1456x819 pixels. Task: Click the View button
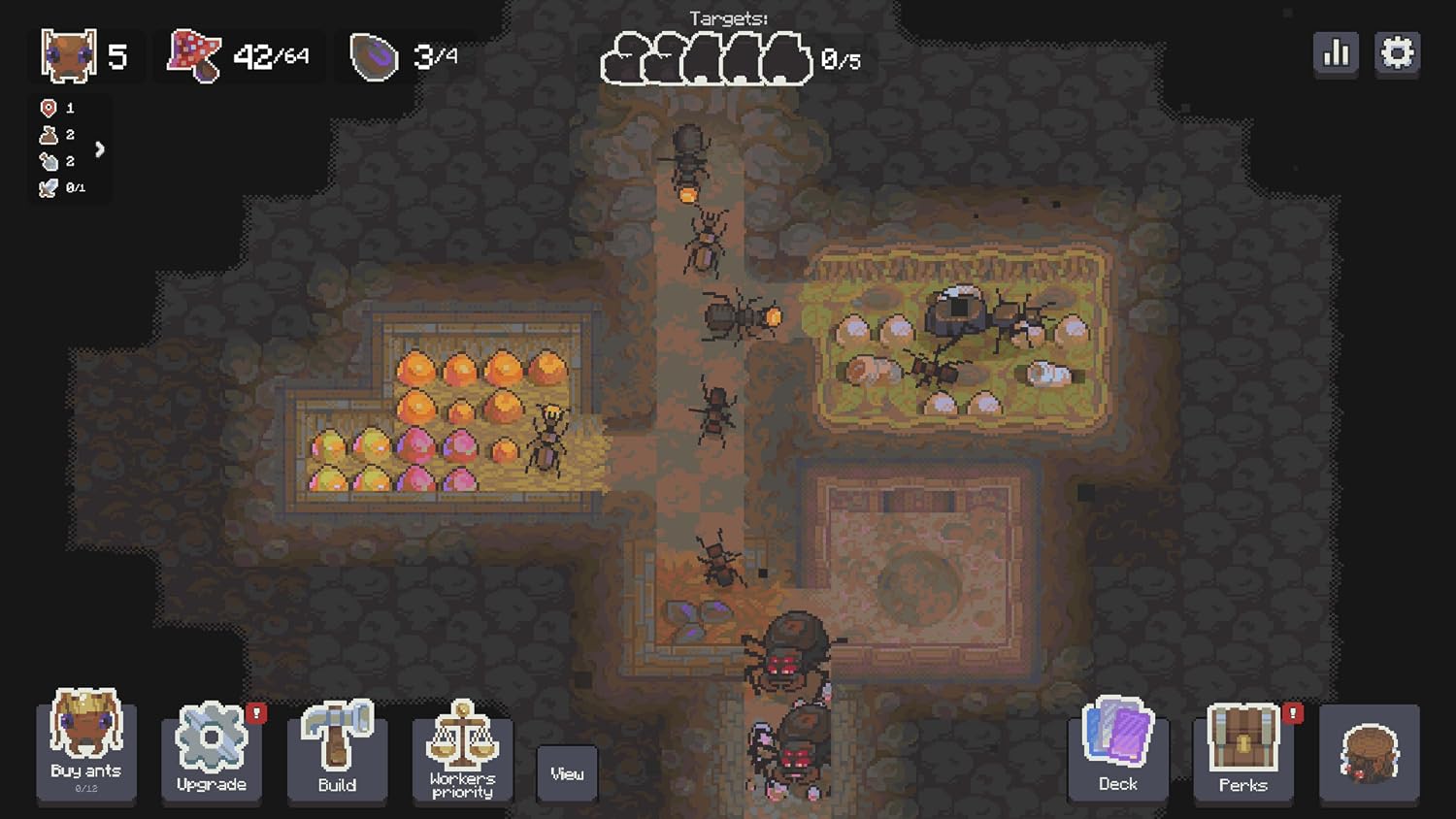pyautogui.click(x=567, y=774)
